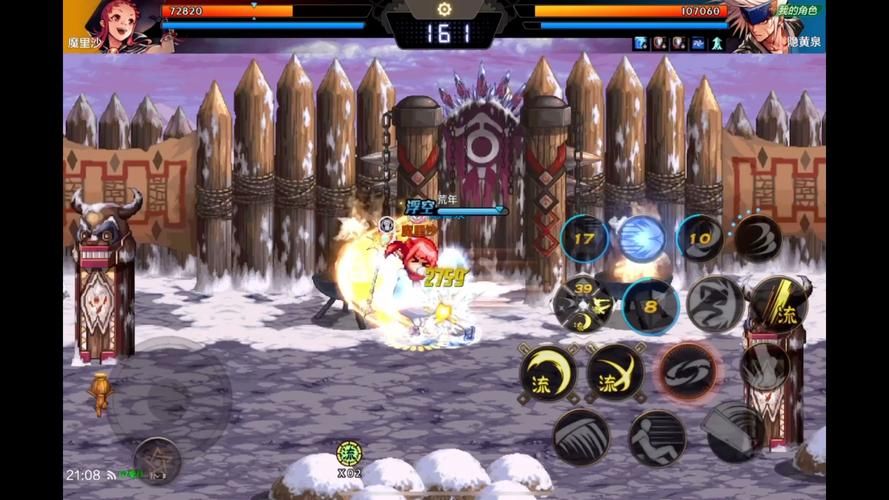Use the claw swipe attack button

tap(581, 436)
